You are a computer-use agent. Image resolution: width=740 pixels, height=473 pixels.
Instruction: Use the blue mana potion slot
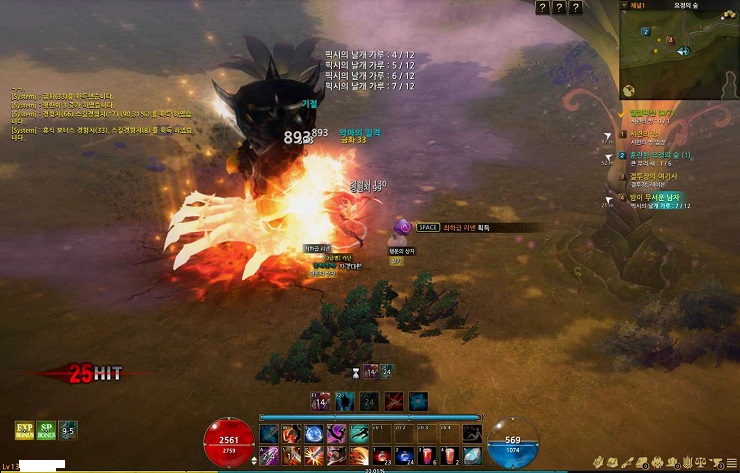403,456
